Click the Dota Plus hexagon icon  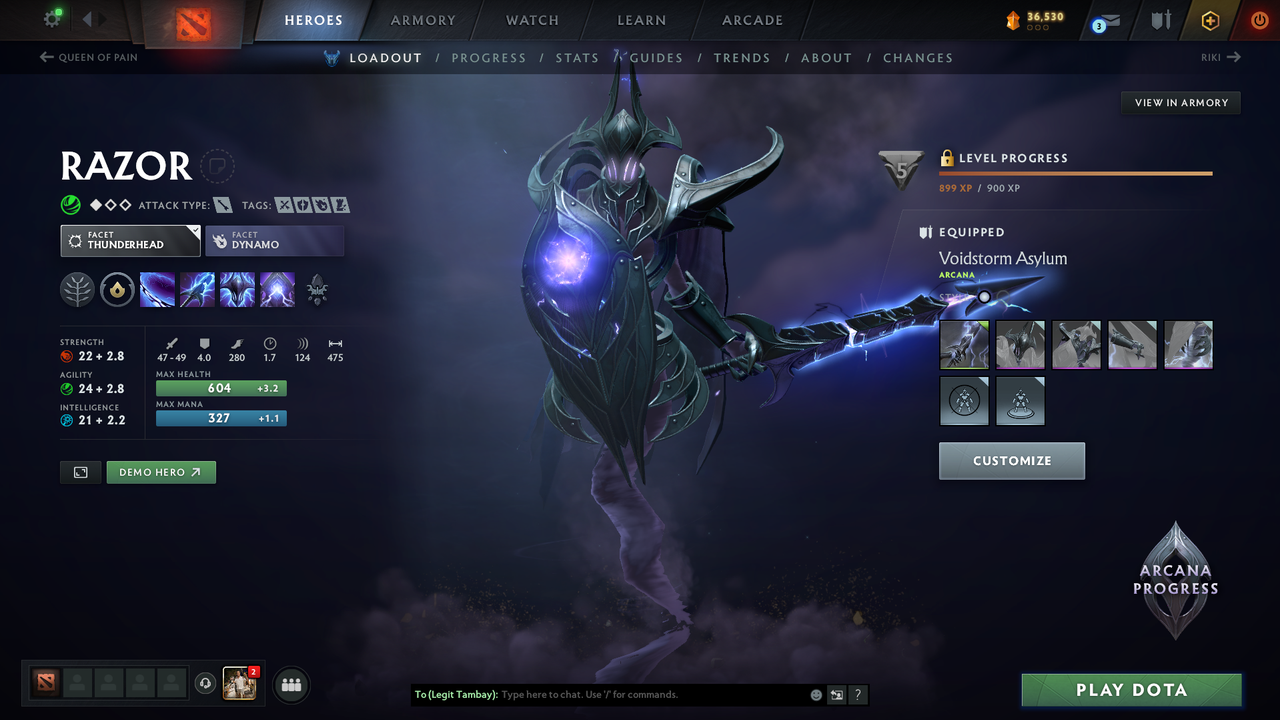click(1210, 20)
